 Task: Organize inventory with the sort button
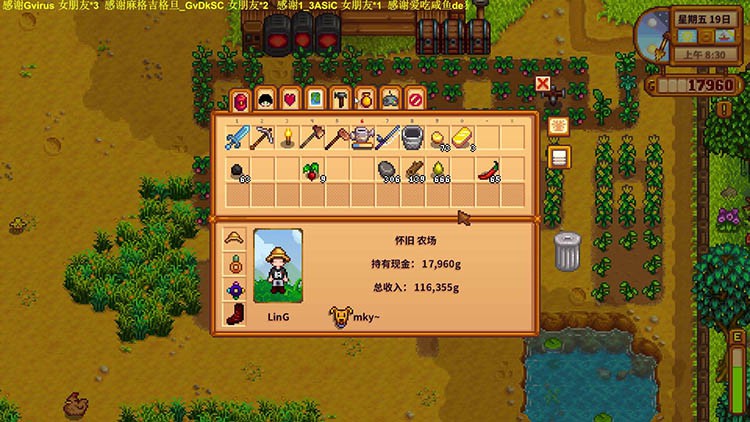point(558,157)
